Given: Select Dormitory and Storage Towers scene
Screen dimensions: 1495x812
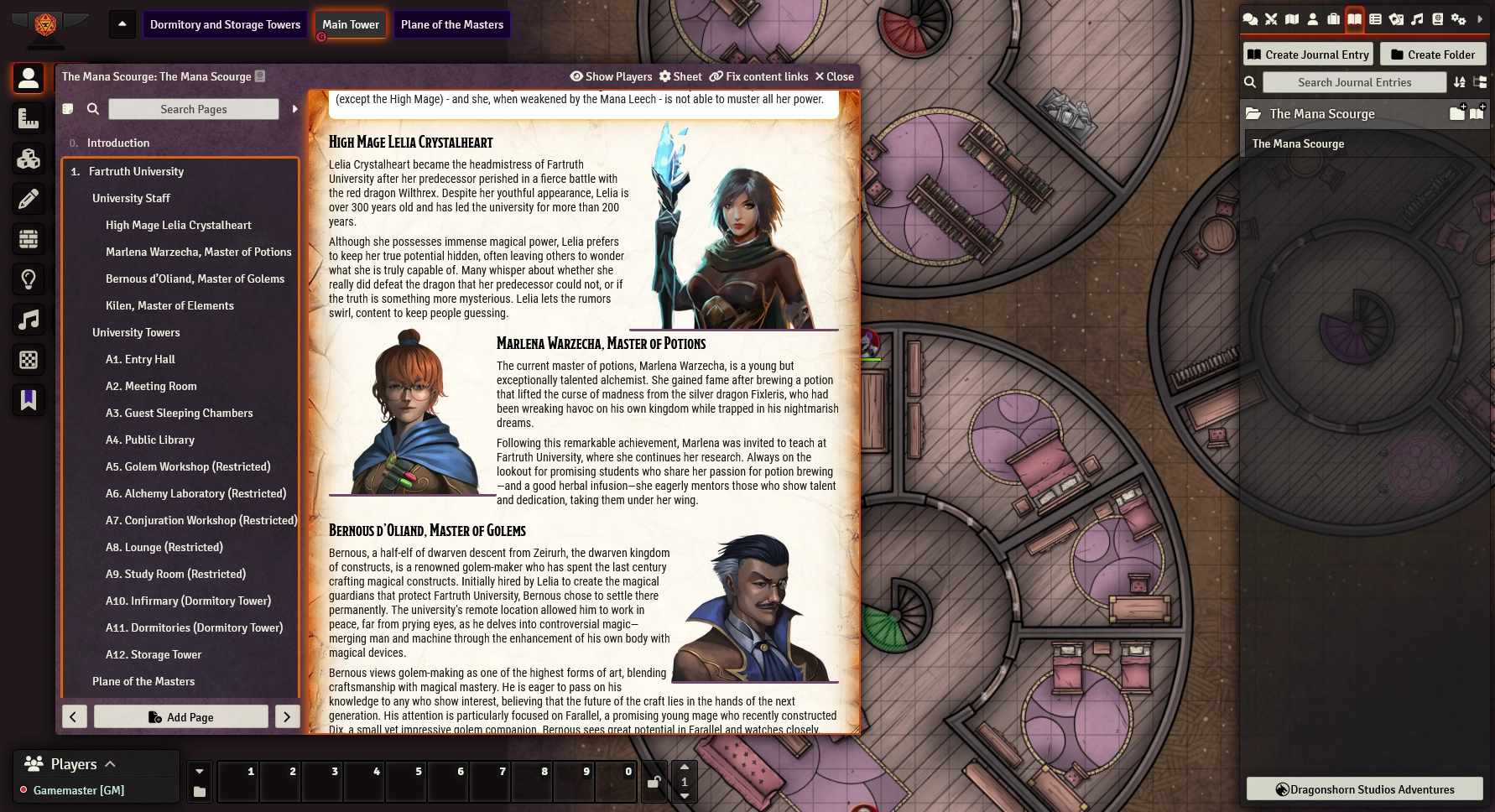Looking at the screenshot, I should coord(225,24).
